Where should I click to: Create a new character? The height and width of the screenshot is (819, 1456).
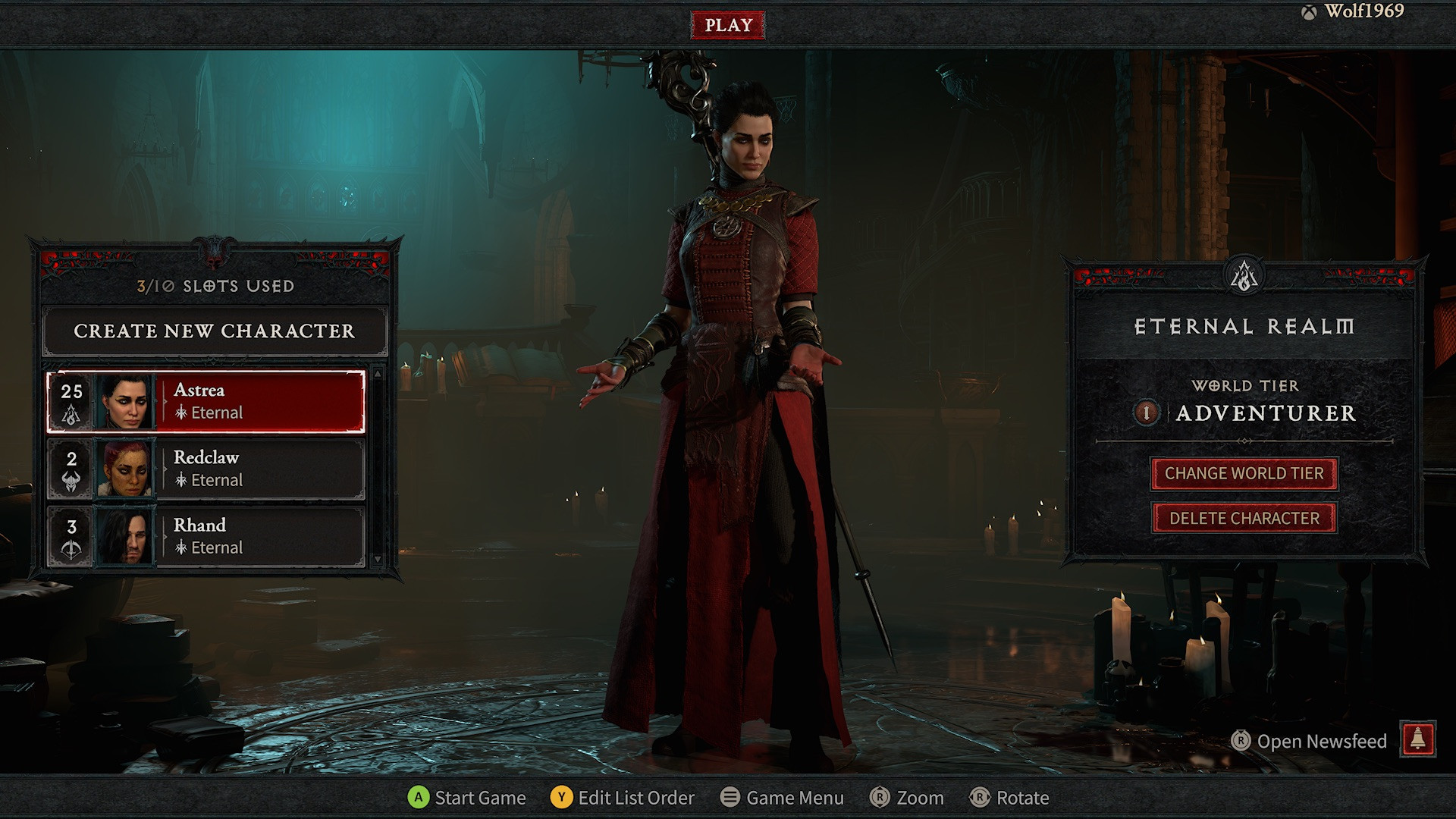215,331
